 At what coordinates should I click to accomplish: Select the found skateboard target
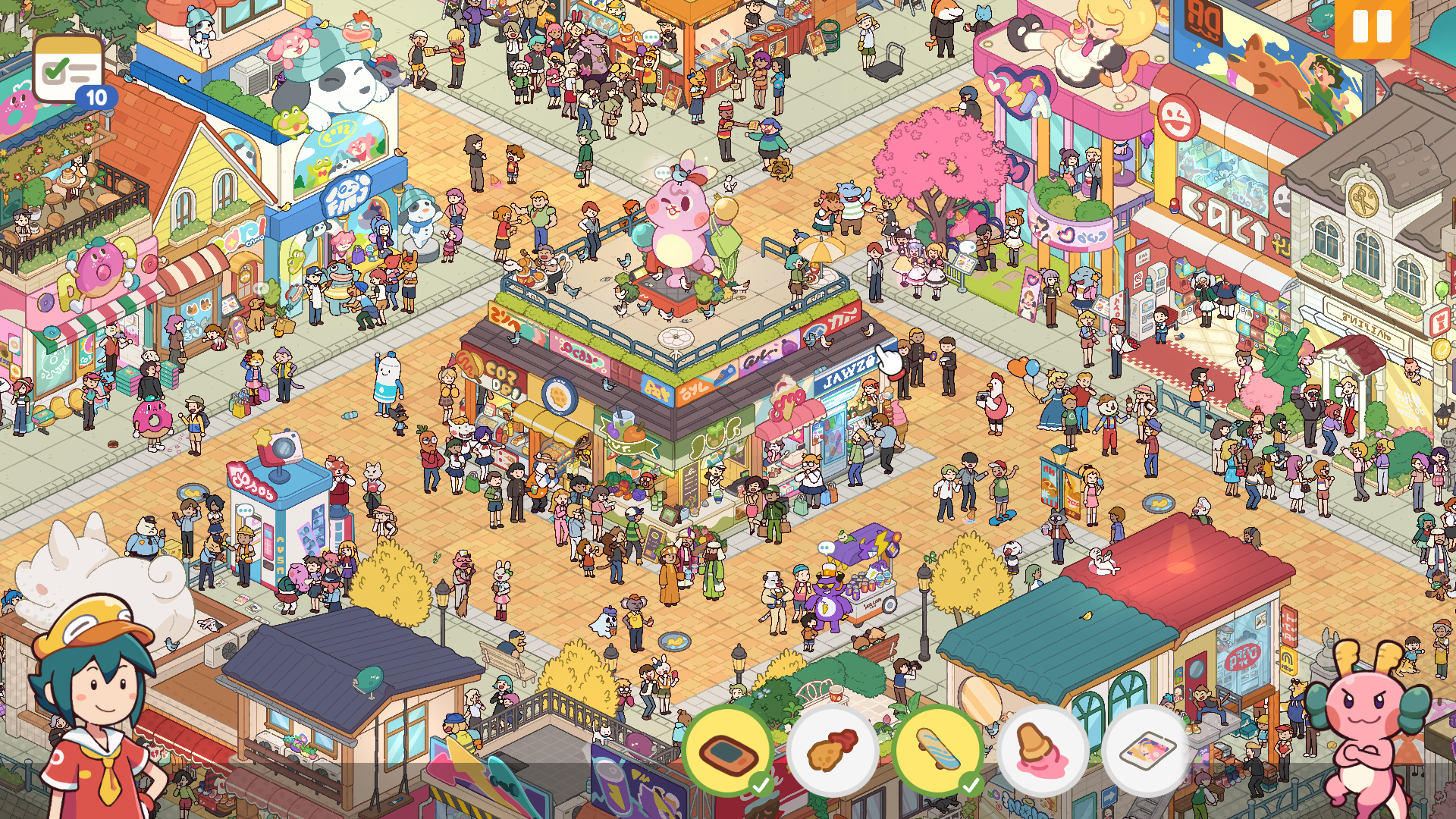[938, 750]
